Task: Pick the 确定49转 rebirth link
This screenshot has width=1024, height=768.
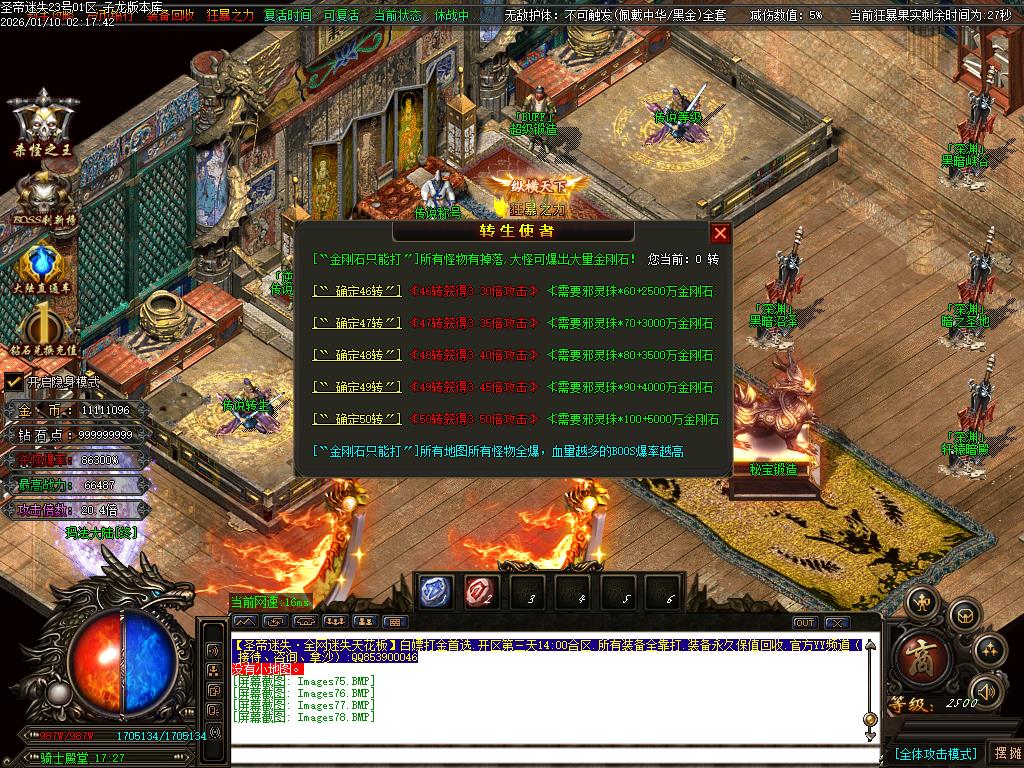Action: pyautogui.click(x=357, y=387)
